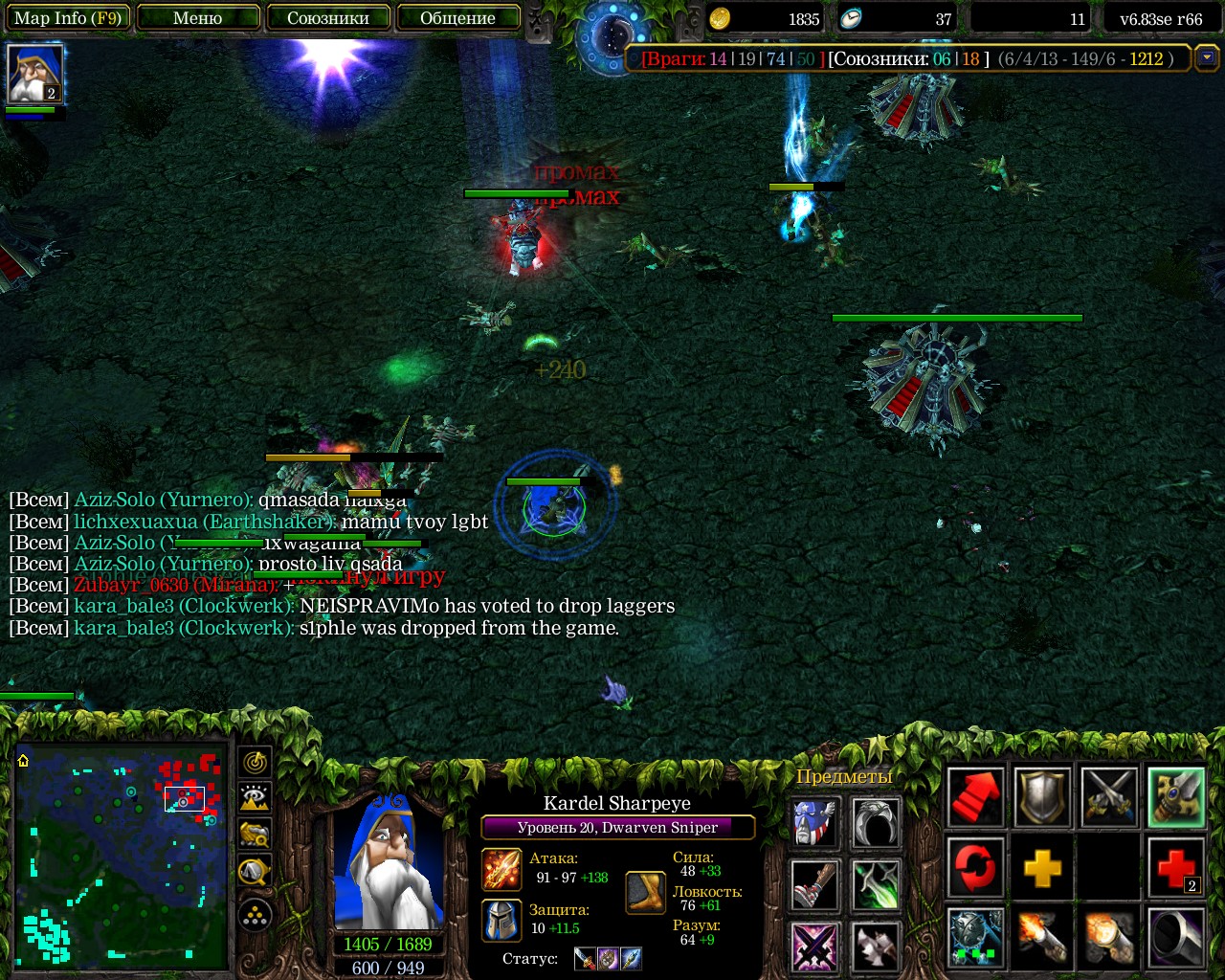Click the minimap

point(120,857)
